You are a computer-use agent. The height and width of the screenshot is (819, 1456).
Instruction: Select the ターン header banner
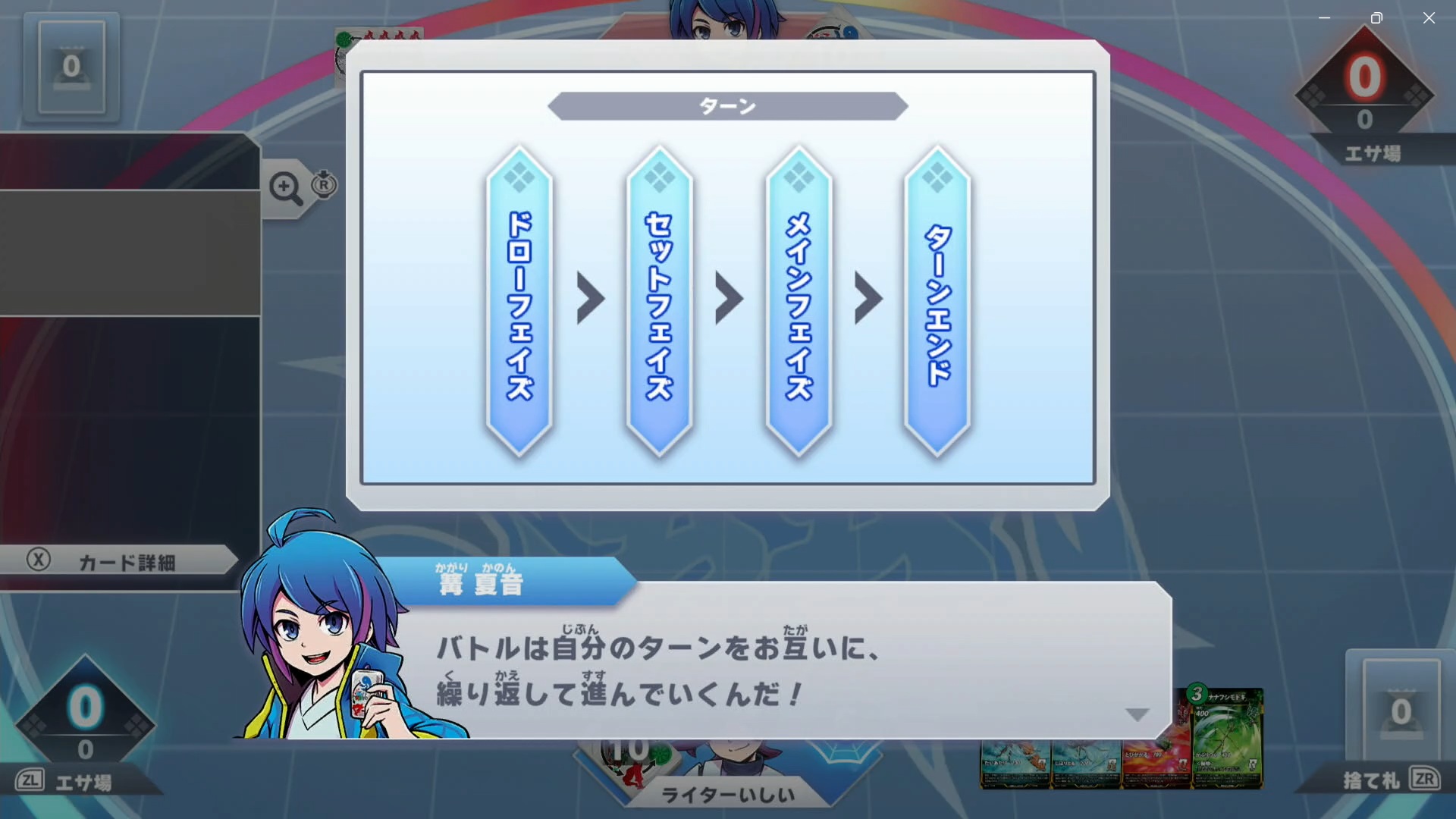(x=726, y=106)
